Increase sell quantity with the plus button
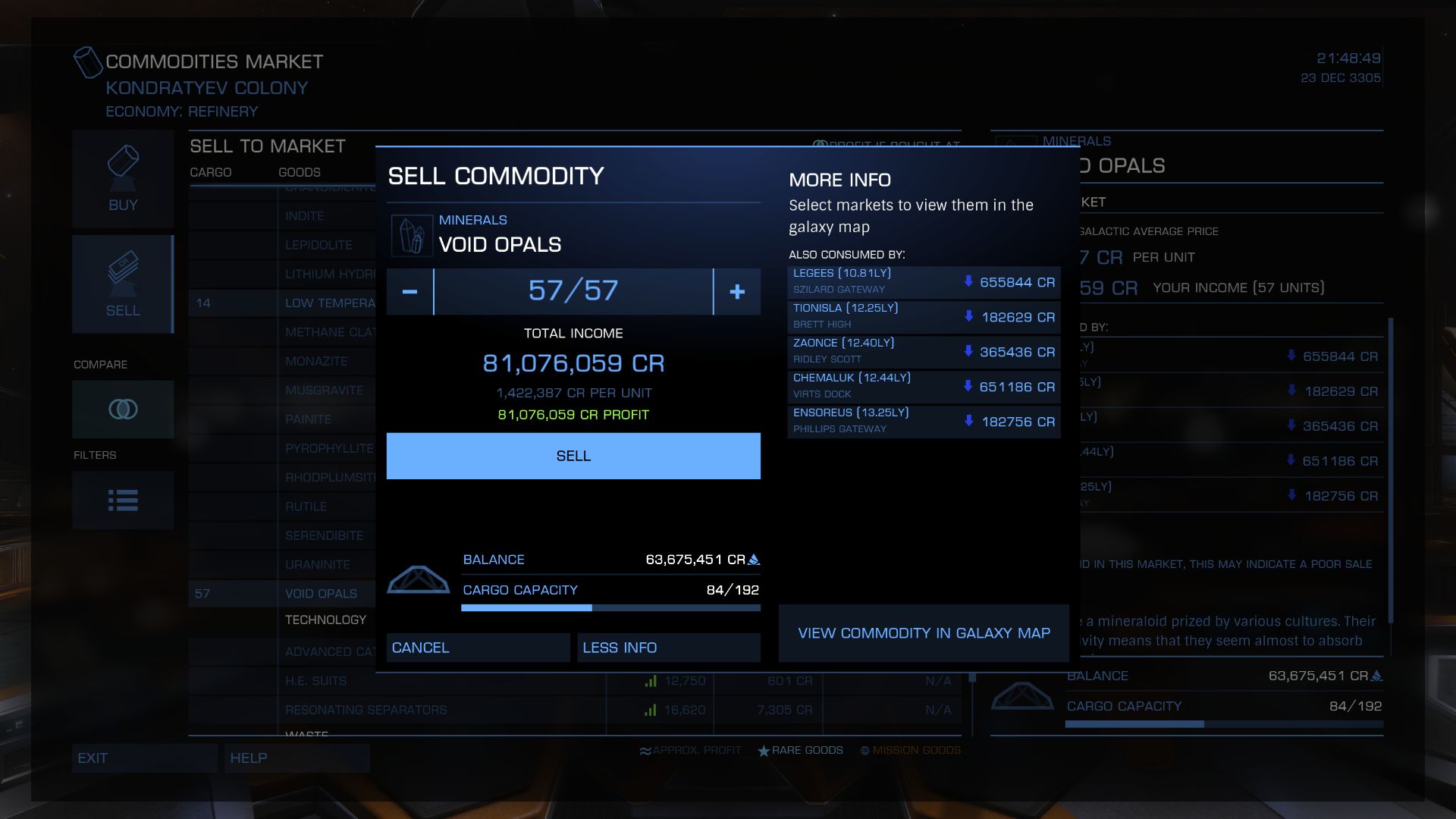 [x=736, y=291]
